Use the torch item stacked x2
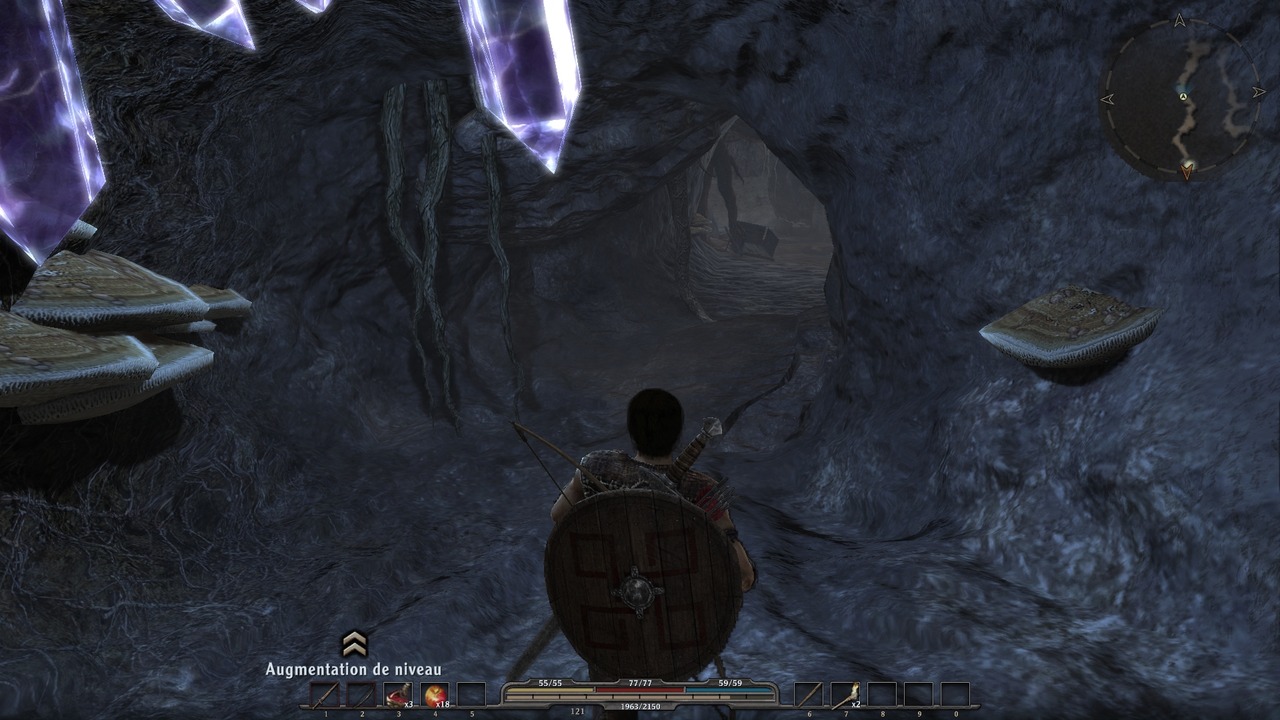 845,695
